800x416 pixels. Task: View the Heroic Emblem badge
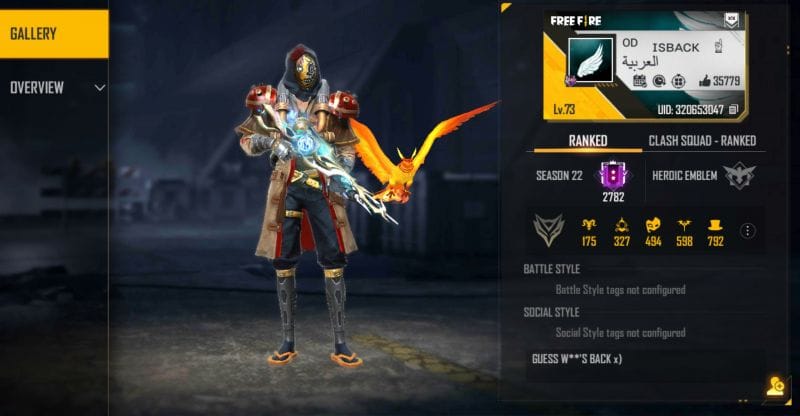click(x=739, y=175)
